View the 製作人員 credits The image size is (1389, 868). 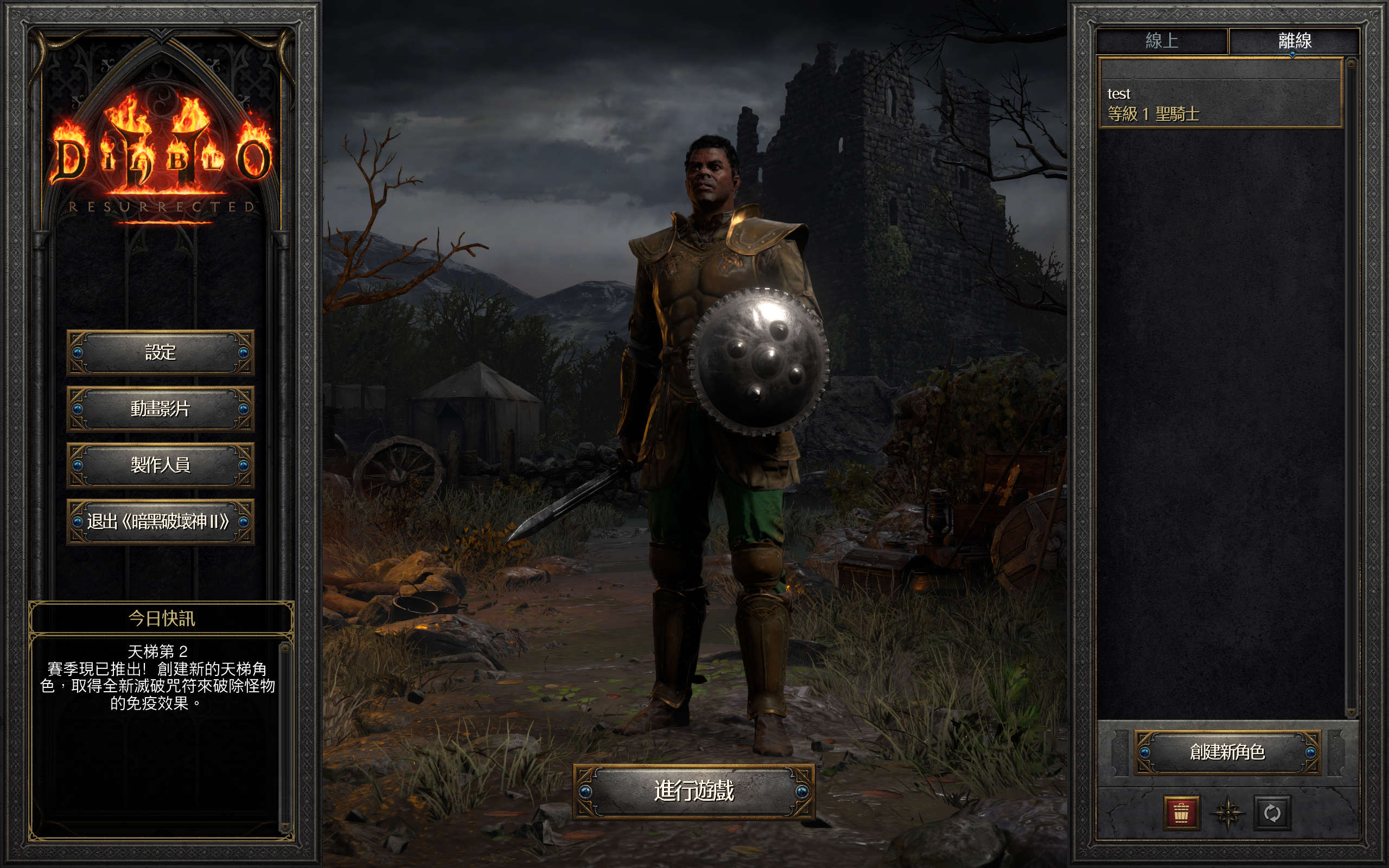160,464
